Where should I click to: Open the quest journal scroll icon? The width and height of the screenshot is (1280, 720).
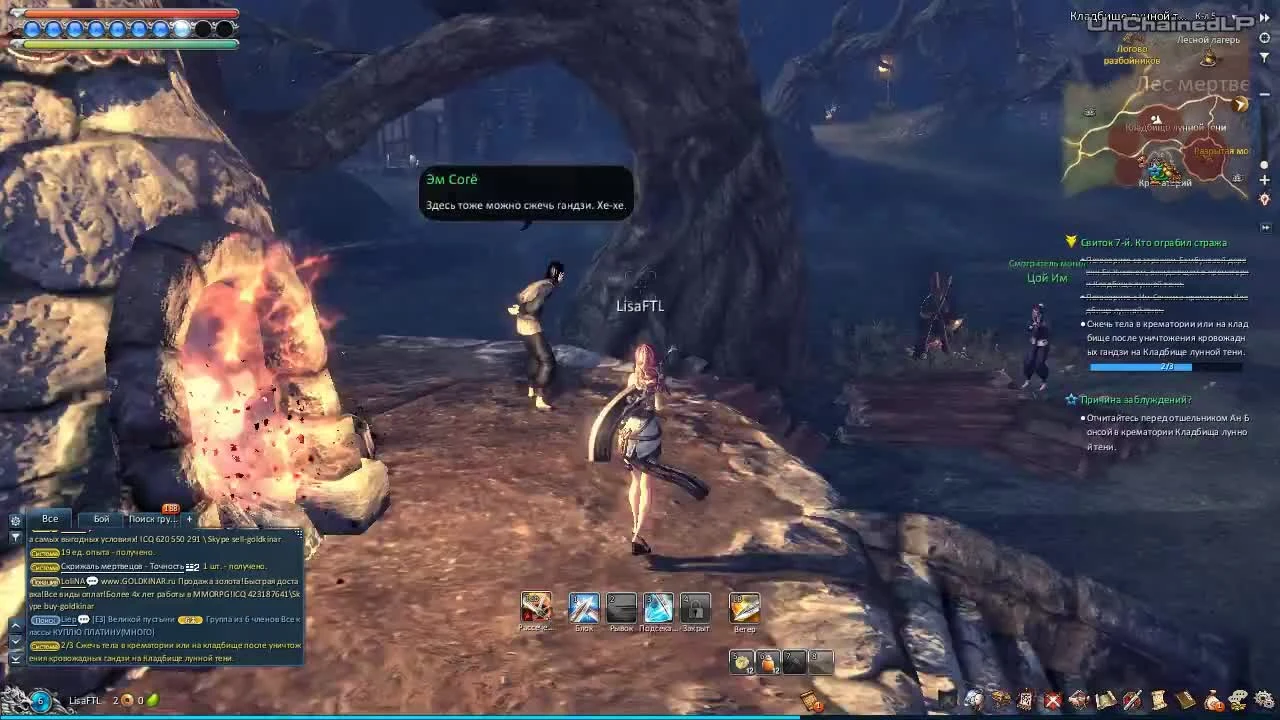click(x=1158, y=700)
